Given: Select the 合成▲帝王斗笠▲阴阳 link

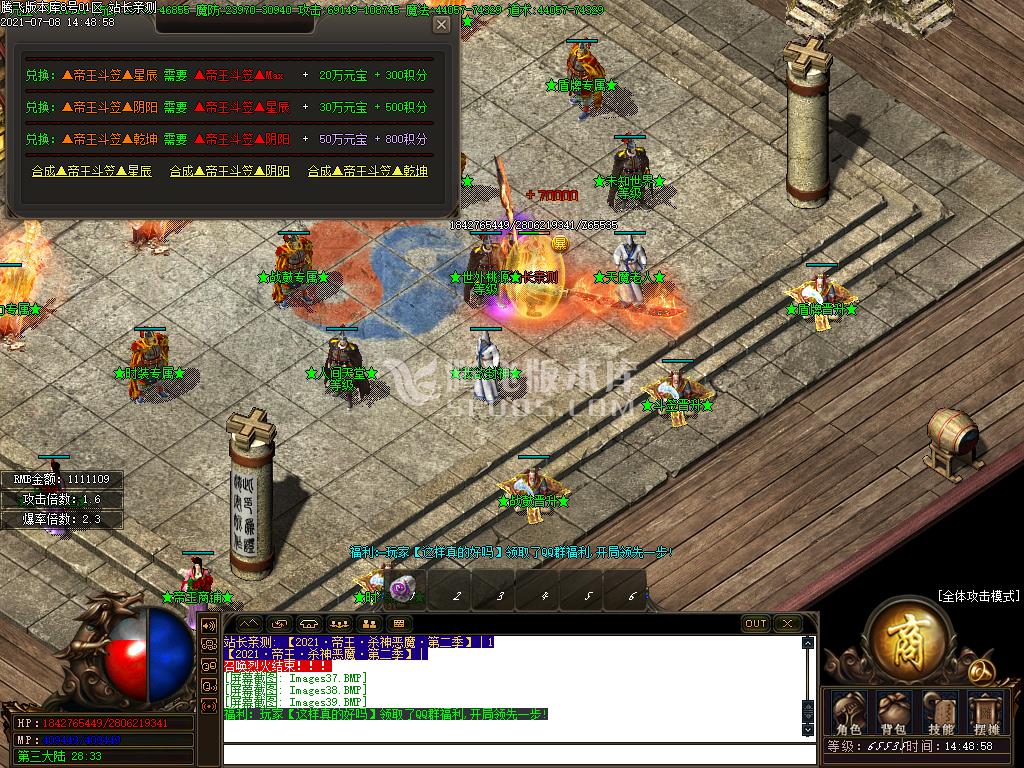Looking at the screenshot, I should [x=229, y=171].
